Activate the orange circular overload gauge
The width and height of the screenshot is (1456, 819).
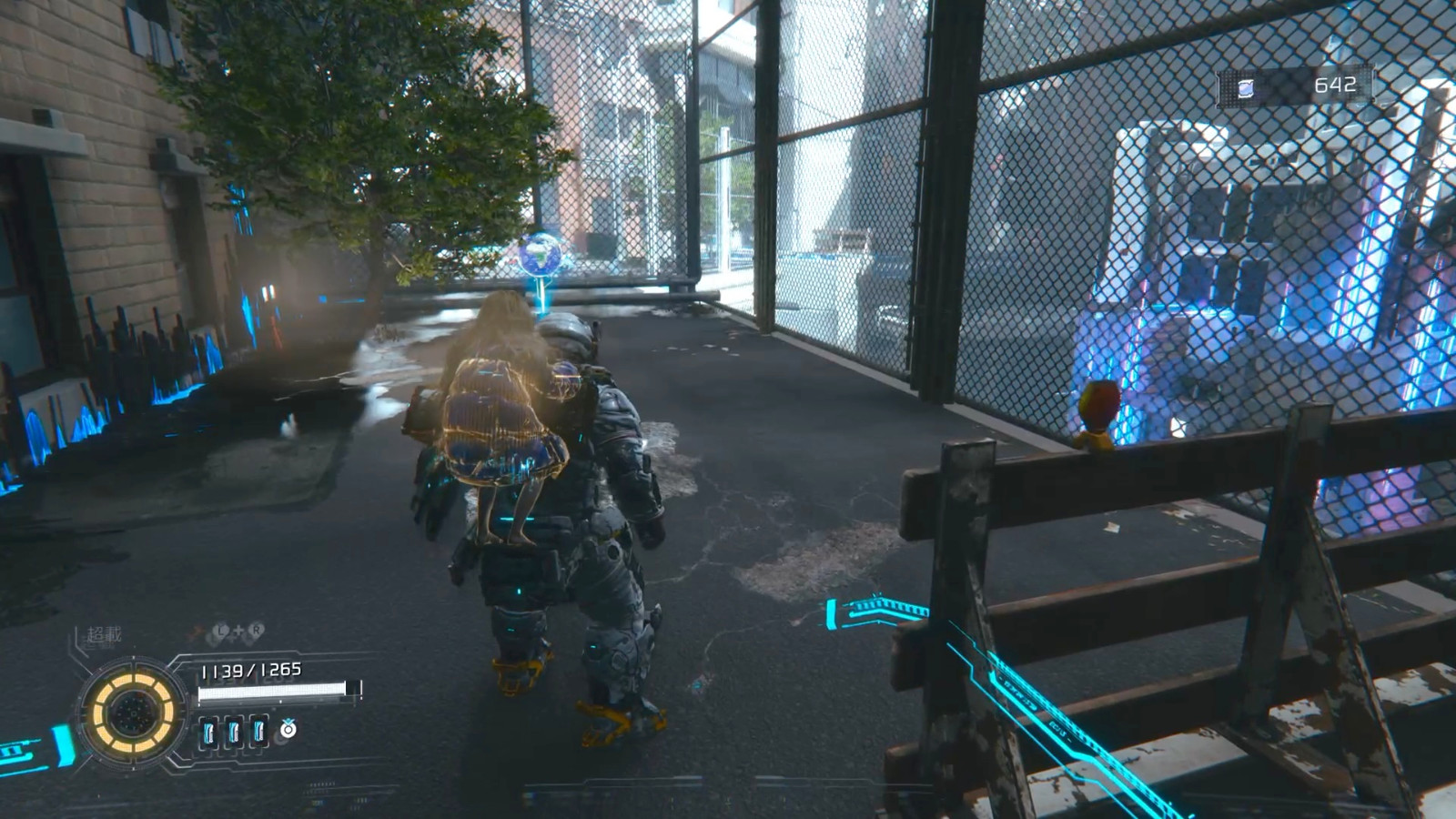coord(133,713)
